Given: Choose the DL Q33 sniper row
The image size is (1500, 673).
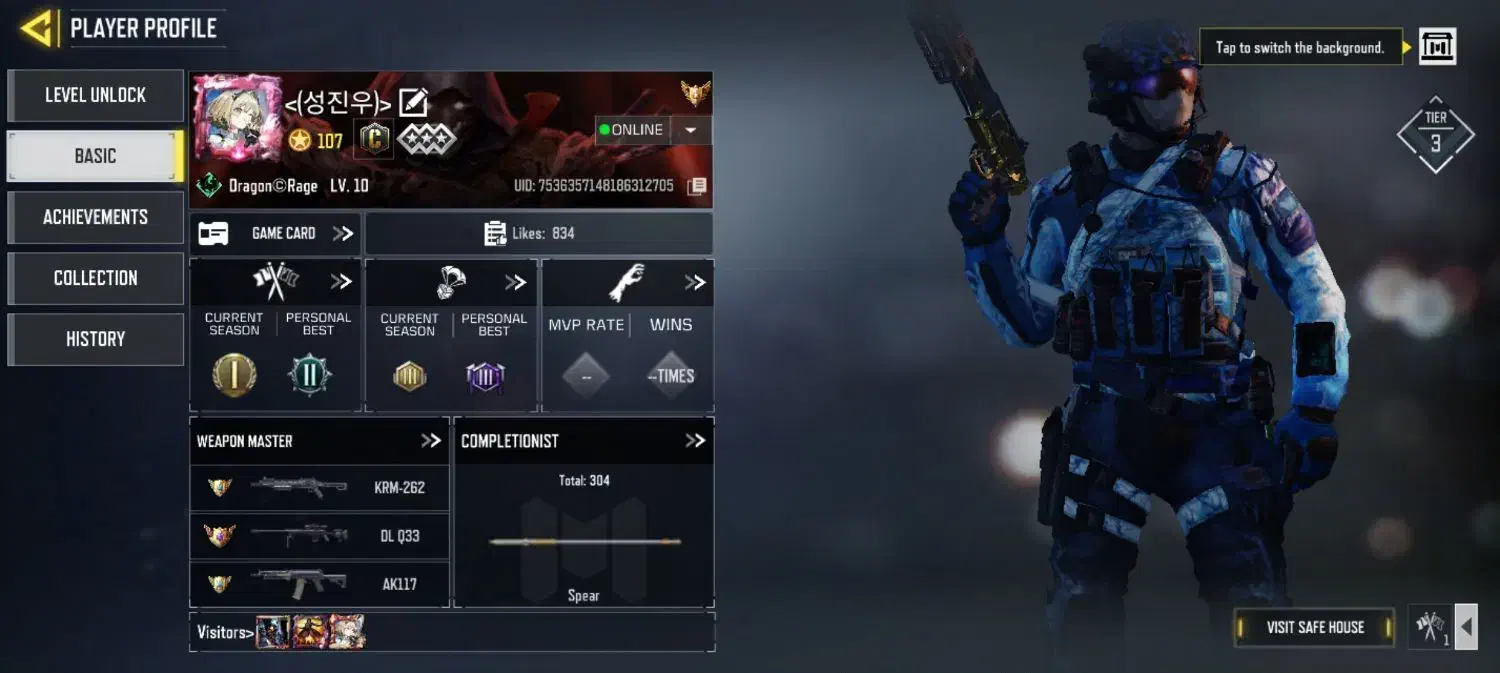Looking at the screenshot, I should pyautogui.click(x=319, y=536).
